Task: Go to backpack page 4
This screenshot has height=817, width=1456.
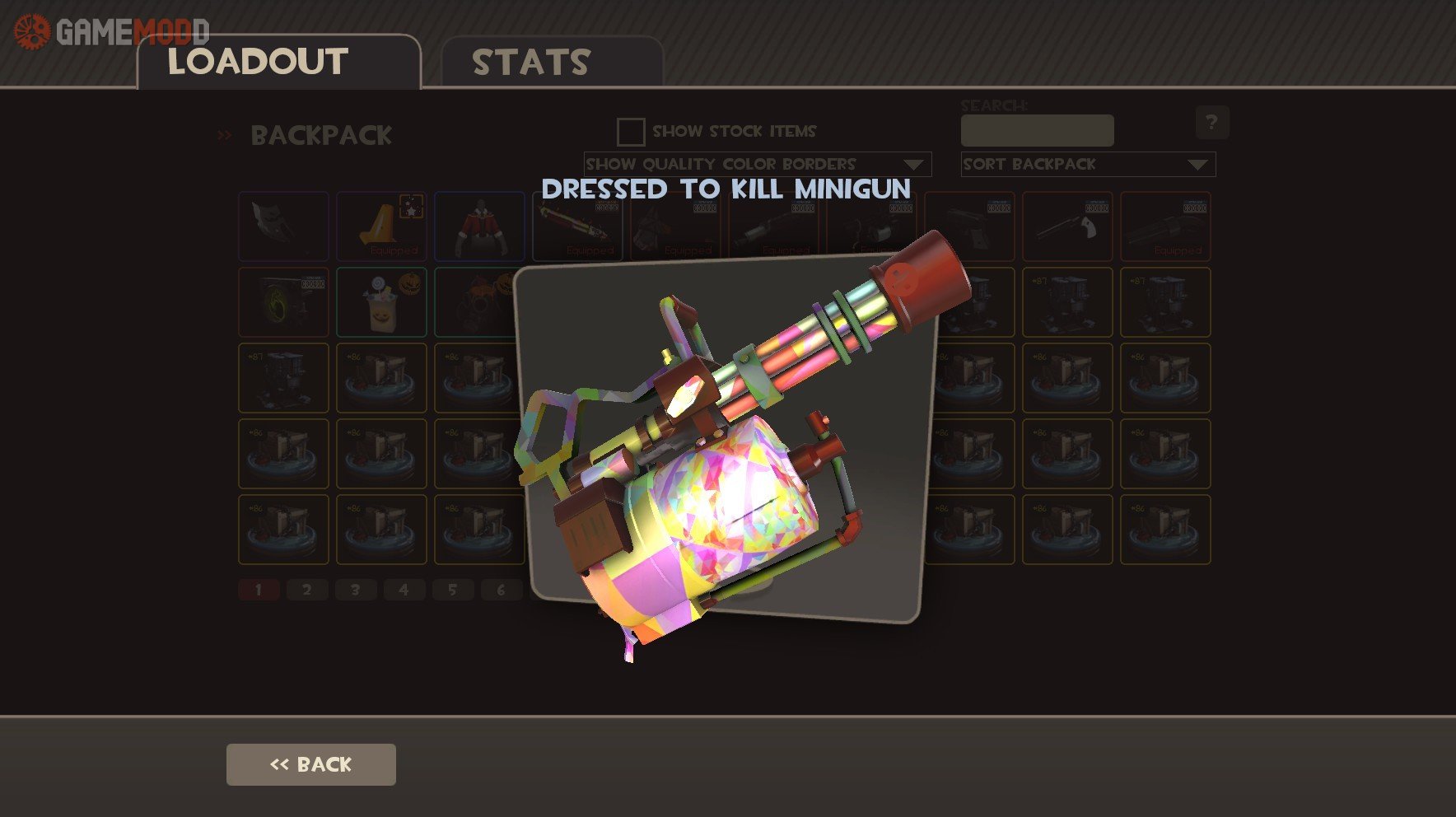Action: coord(404,590)
